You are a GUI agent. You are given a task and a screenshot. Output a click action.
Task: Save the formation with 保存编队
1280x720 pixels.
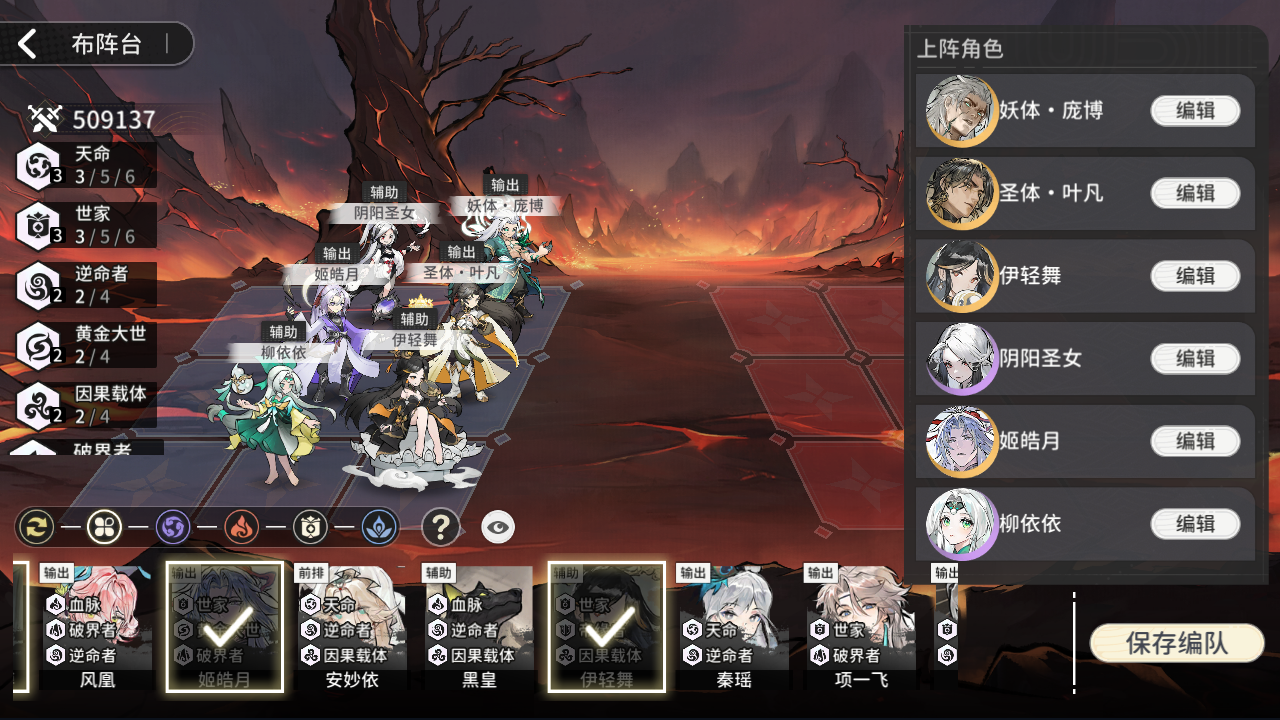[x=1176, y=643]
